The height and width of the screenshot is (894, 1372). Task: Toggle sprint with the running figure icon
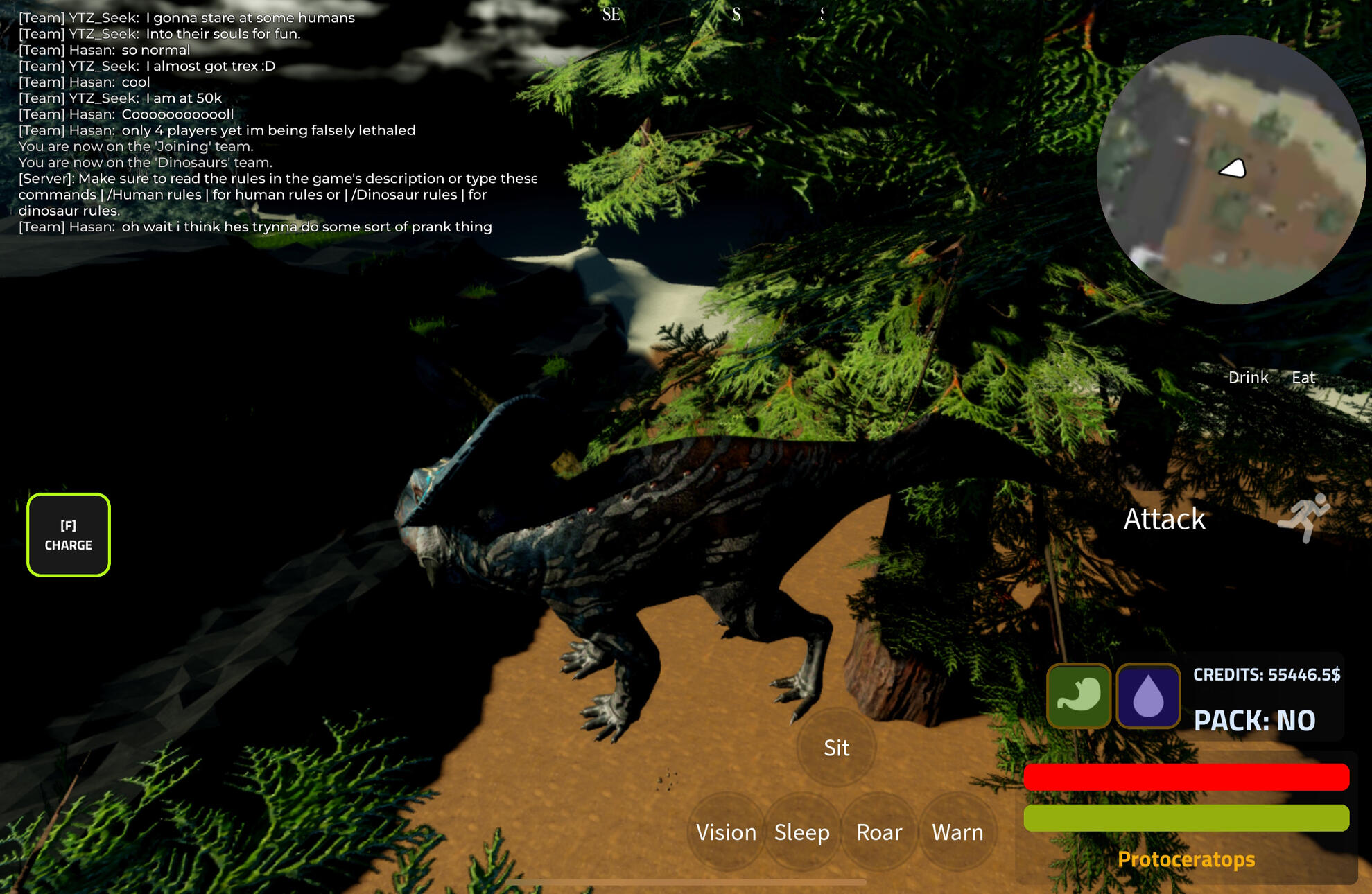pyautogui.click(x=1304, y=517)
